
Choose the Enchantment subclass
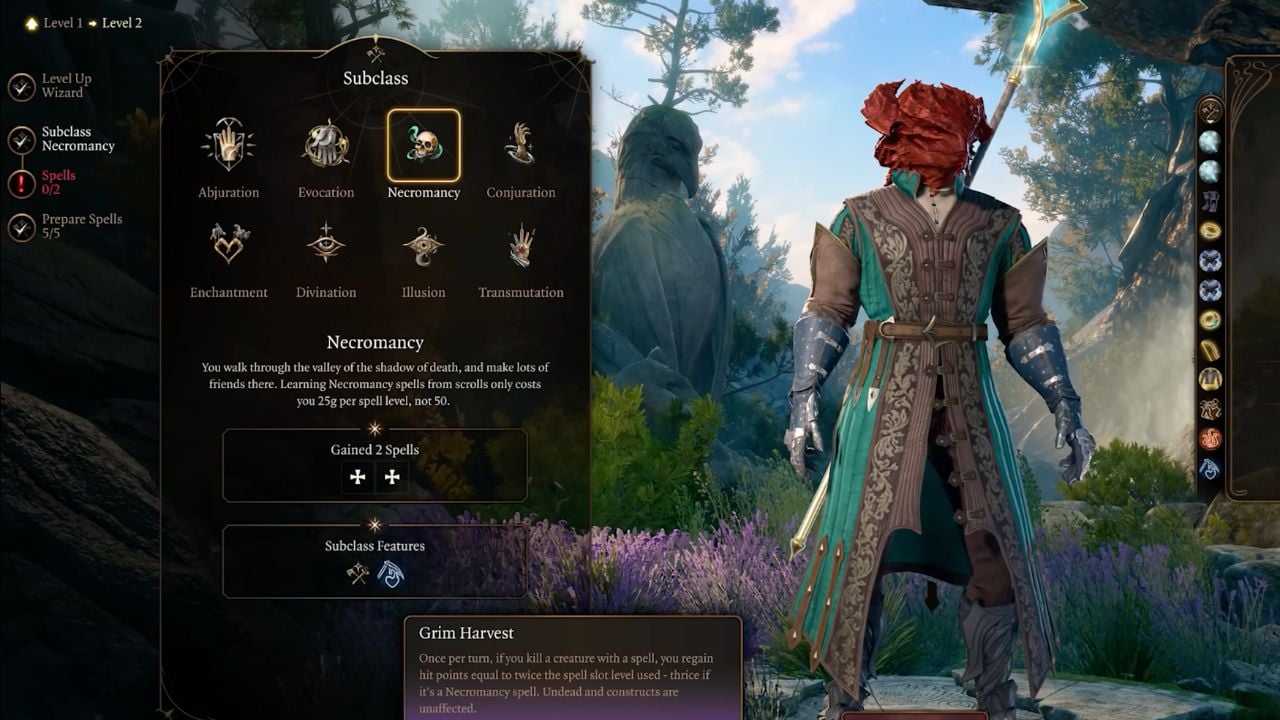tap(228, 245)
